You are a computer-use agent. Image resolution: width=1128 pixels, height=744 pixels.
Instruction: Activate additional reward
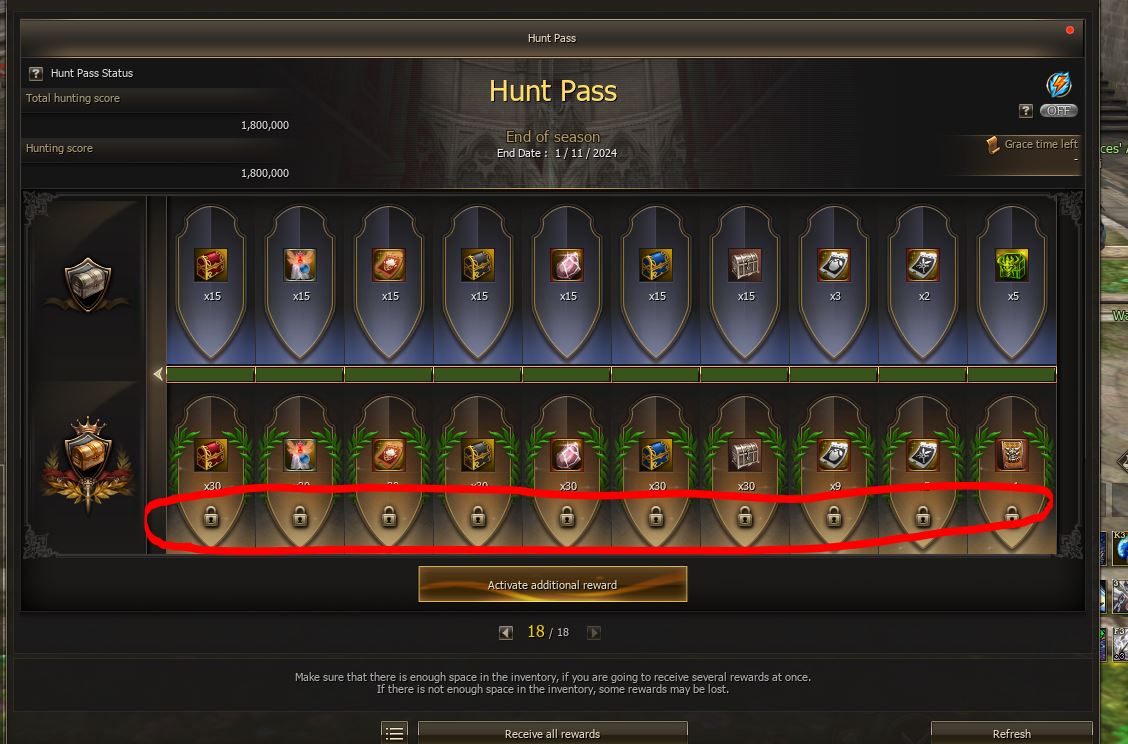tap(552, 584)
